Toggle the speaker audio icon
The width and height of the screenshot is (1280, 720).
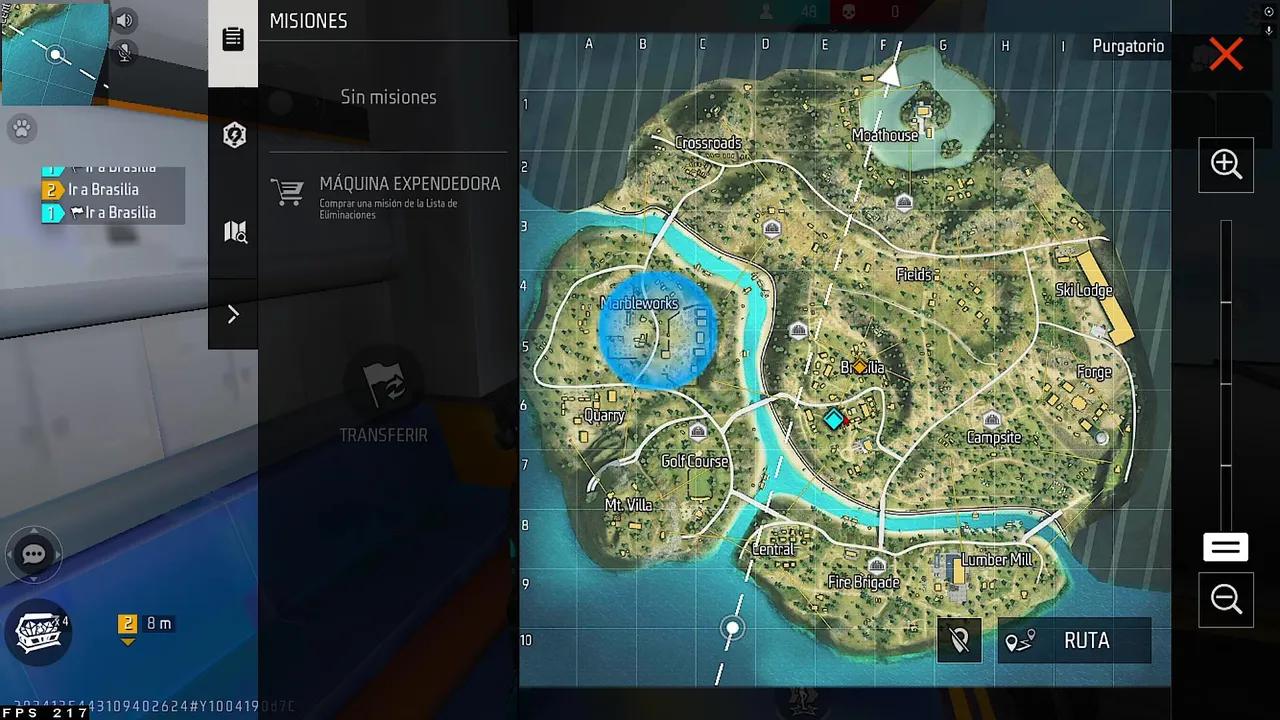[x=123, y=20]
